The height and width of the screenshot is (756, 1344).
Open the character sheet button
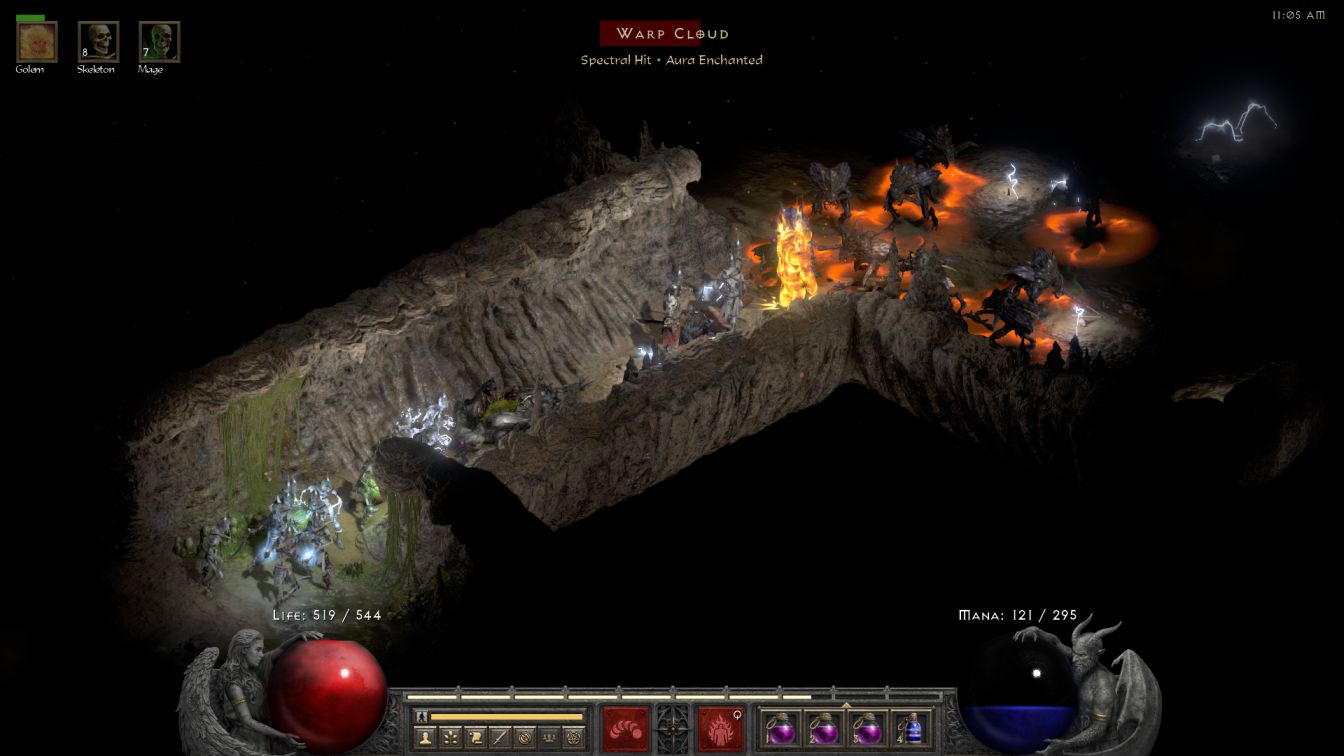click(x=426, y=738)
